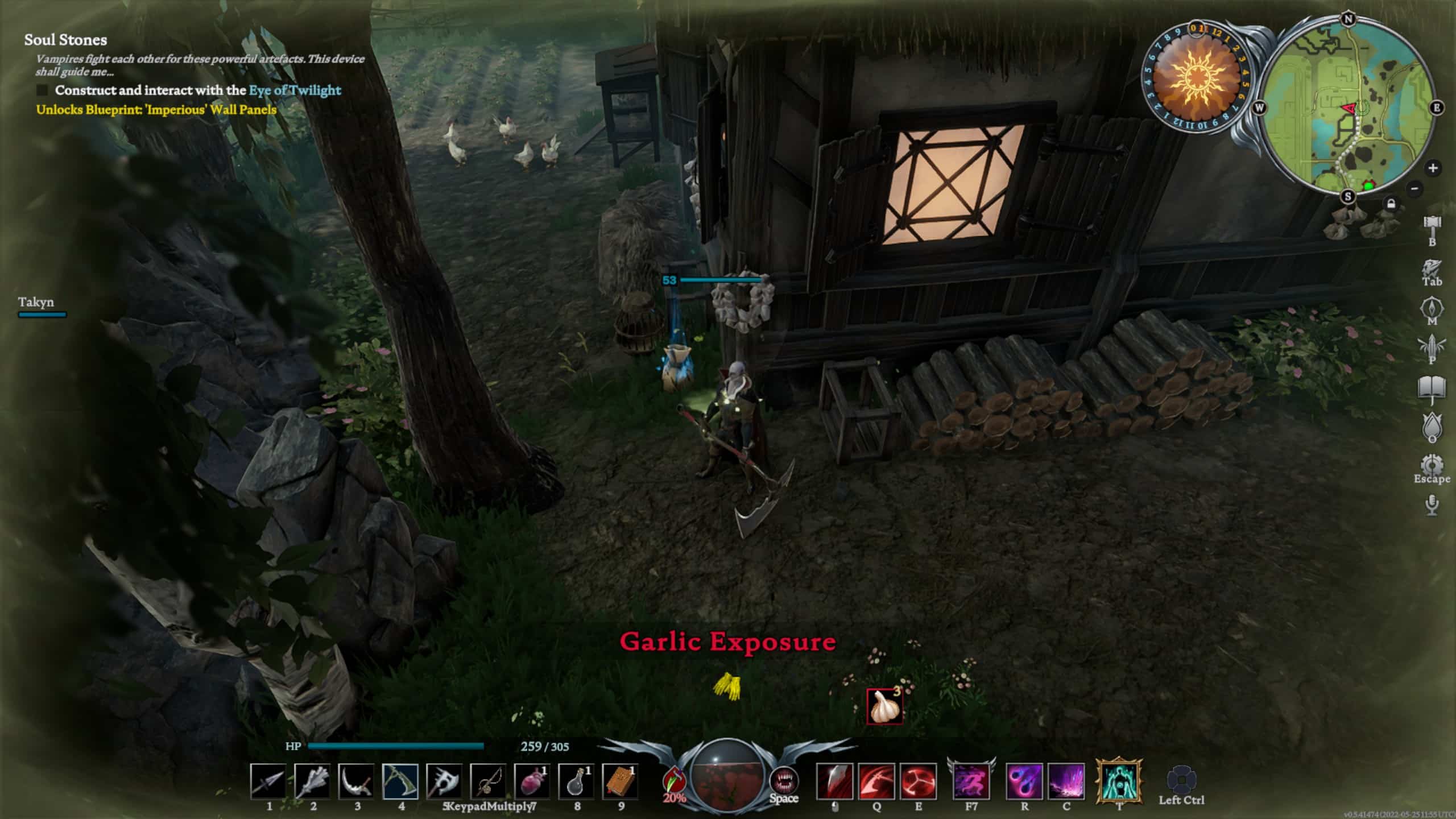Zoom in on the minimap plus button
Screen dimensions: 1456x819
click(1433, 168)
